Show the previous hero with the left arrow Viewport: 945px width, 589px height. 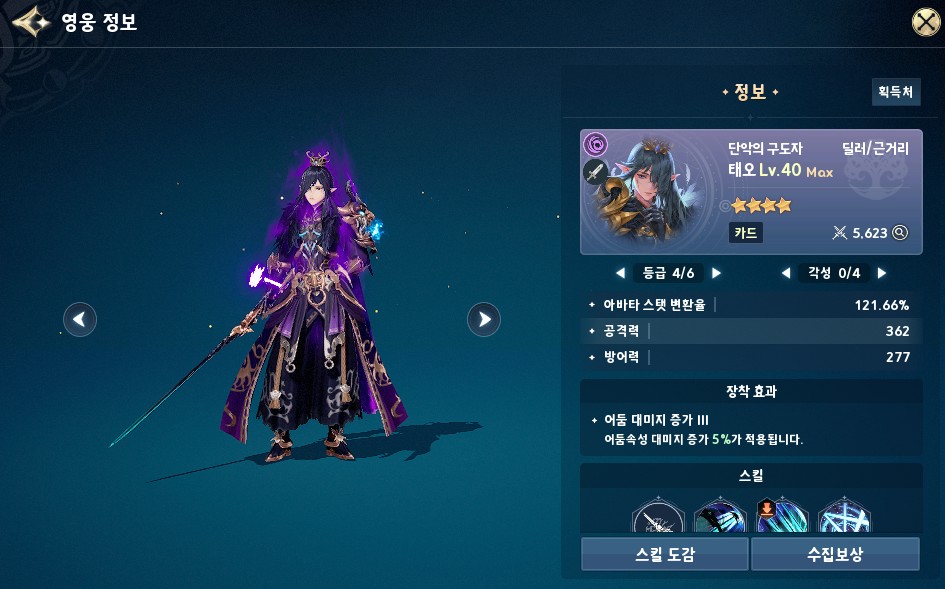(80, 319)
